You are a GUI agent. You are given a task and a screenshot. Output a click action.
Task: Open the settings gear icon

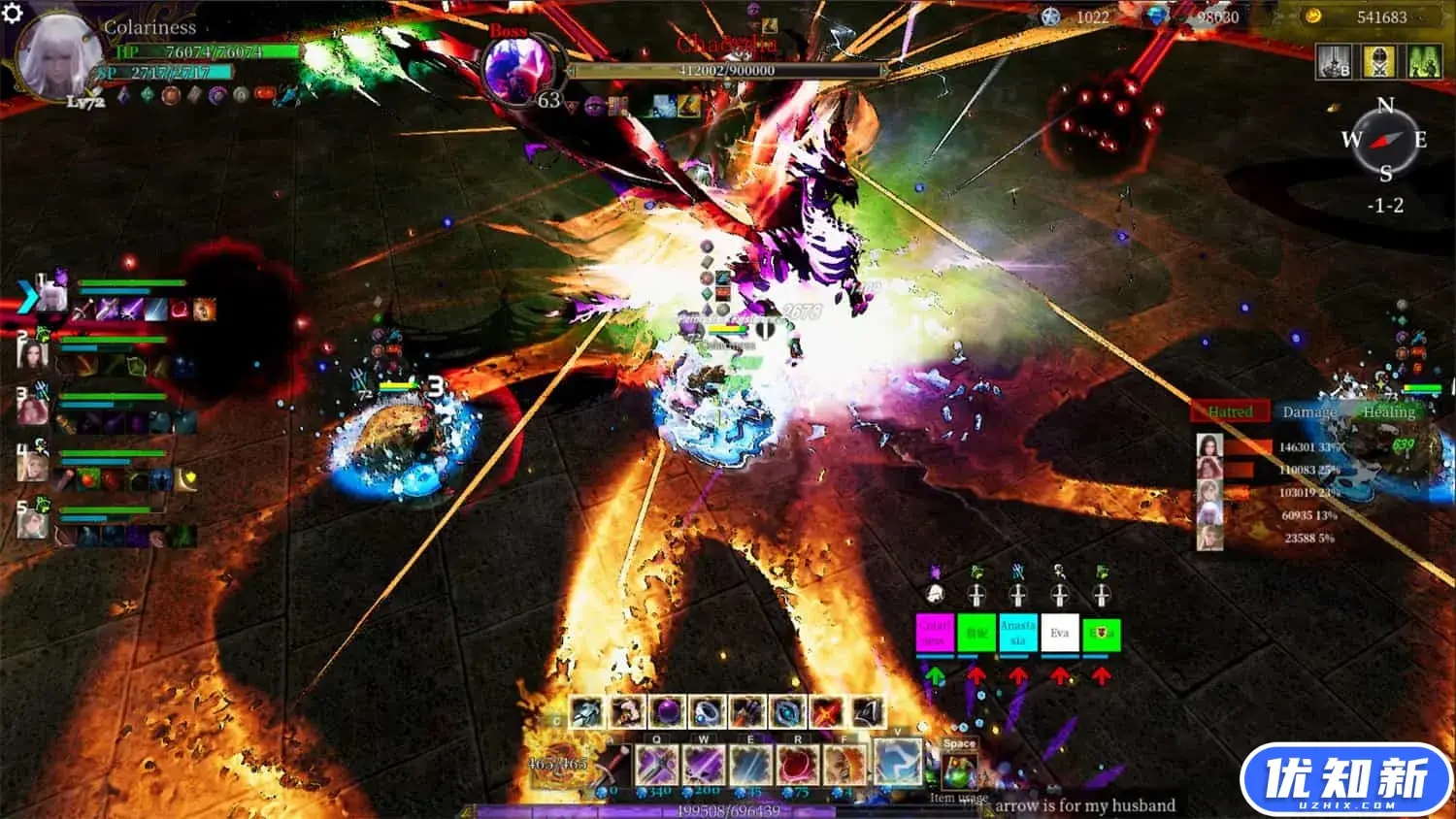pyautogui.click(x=12, y=13)
